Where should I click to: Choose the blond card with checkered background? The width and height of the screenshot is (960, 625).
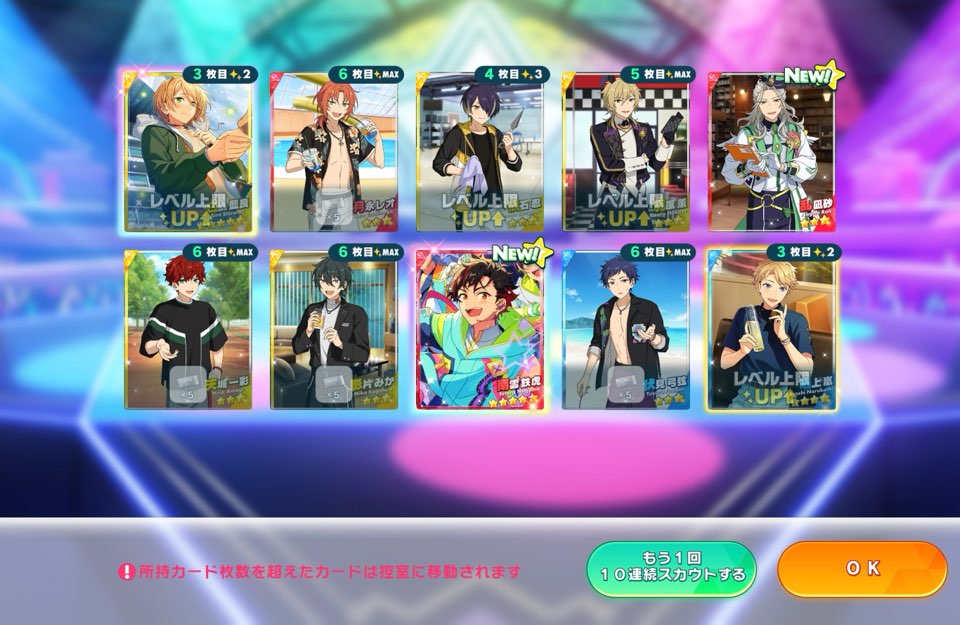[x=625, y=151]
